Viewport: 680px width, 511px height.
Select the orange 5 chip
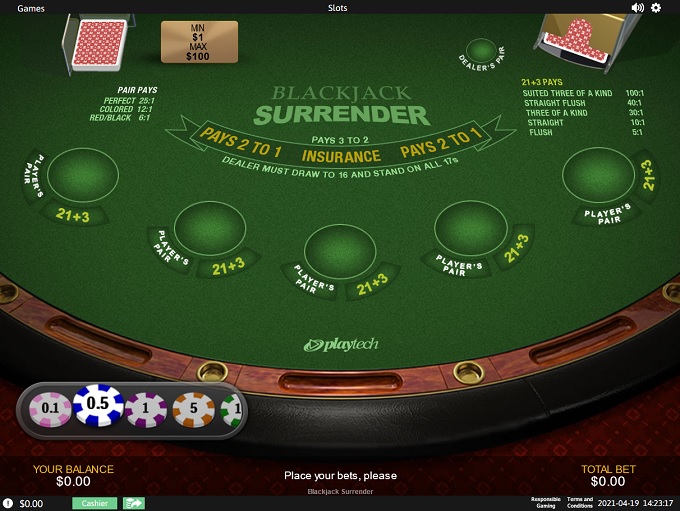tap(193, 408)
